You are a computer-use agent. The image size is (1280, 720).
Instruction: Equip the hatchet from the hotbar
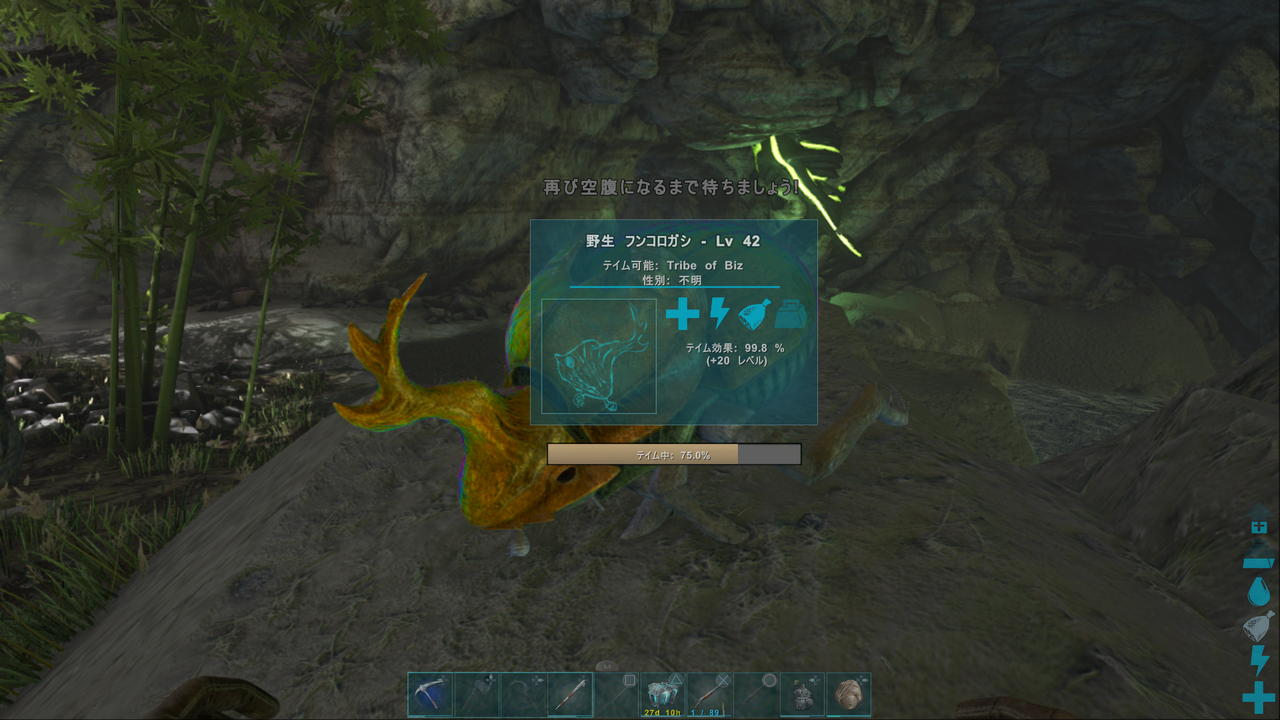click(x=477, y=694)
